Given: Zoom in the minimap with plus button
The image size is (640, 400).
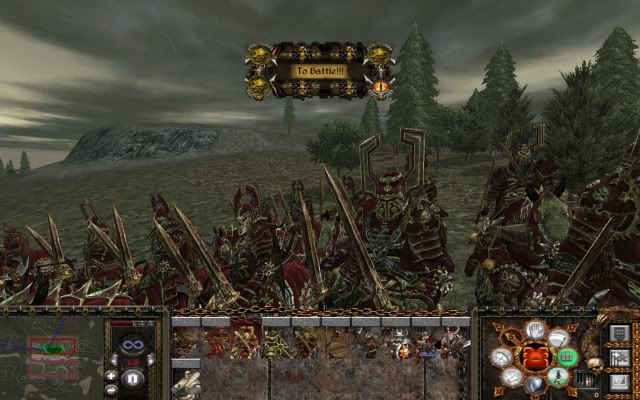Looking at the screenshot, I should click(x=111, y=374).
